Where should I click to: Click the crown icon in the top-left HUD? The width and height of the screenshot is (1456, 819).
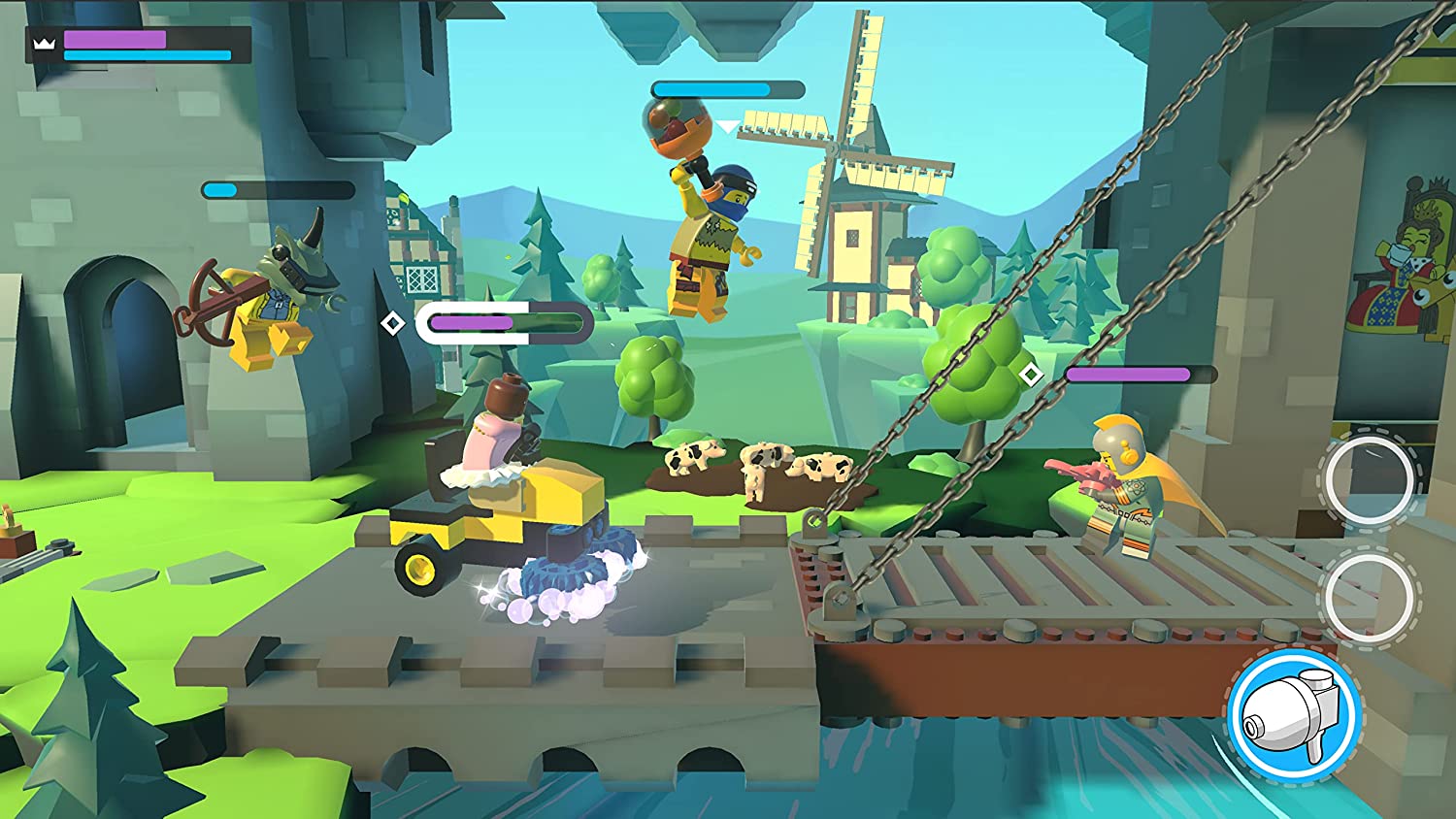coord(44,41)
